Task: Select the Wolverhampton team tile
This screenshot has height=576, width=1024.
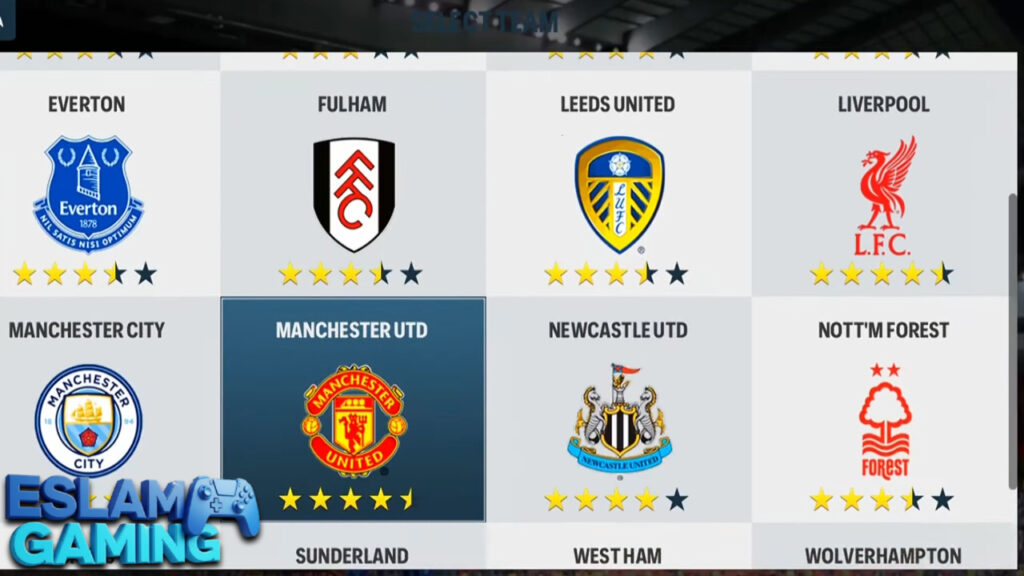Action: (x=884, y=553)
